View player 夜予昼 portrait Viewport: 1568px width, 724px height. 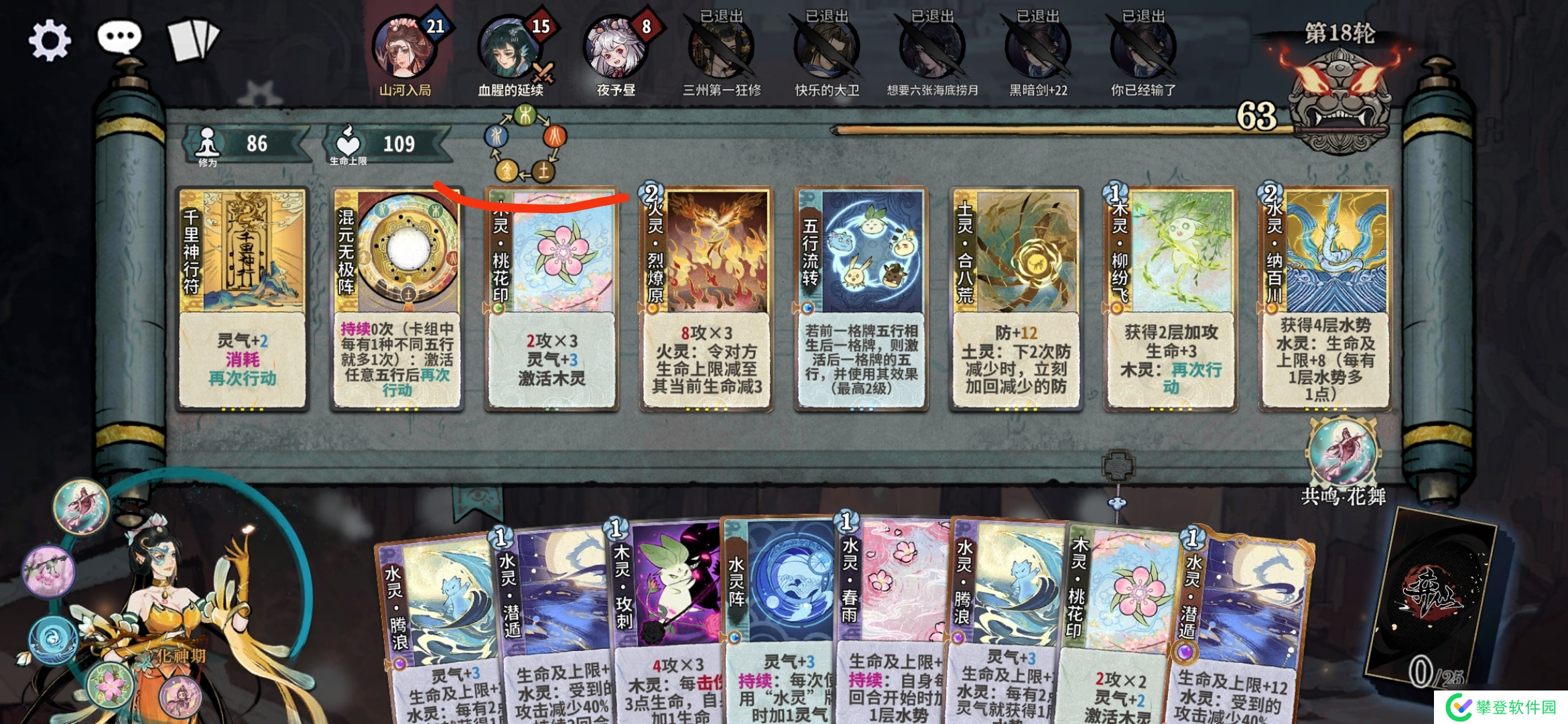tap(615, 48)
